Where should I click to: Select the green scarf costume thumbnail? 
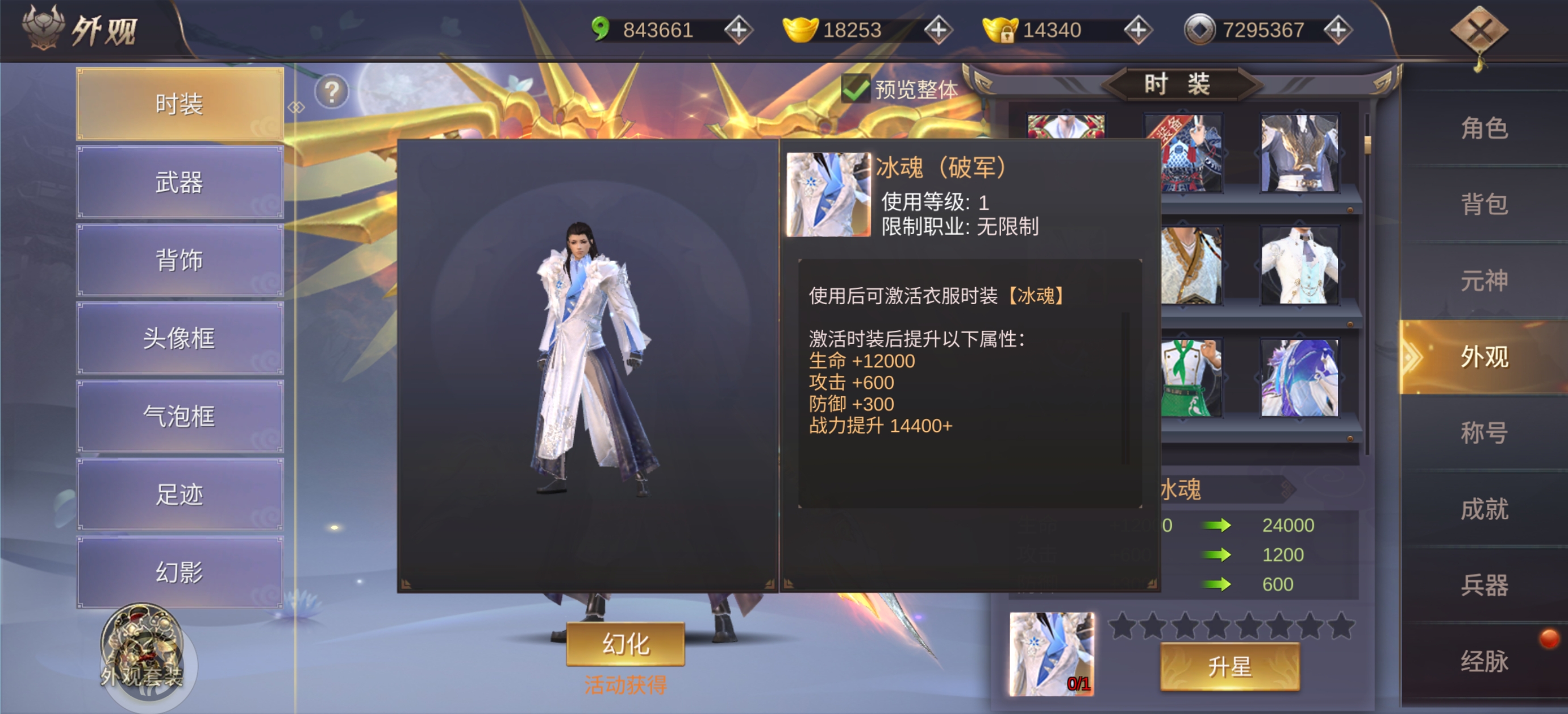(x=1191, y=379)
